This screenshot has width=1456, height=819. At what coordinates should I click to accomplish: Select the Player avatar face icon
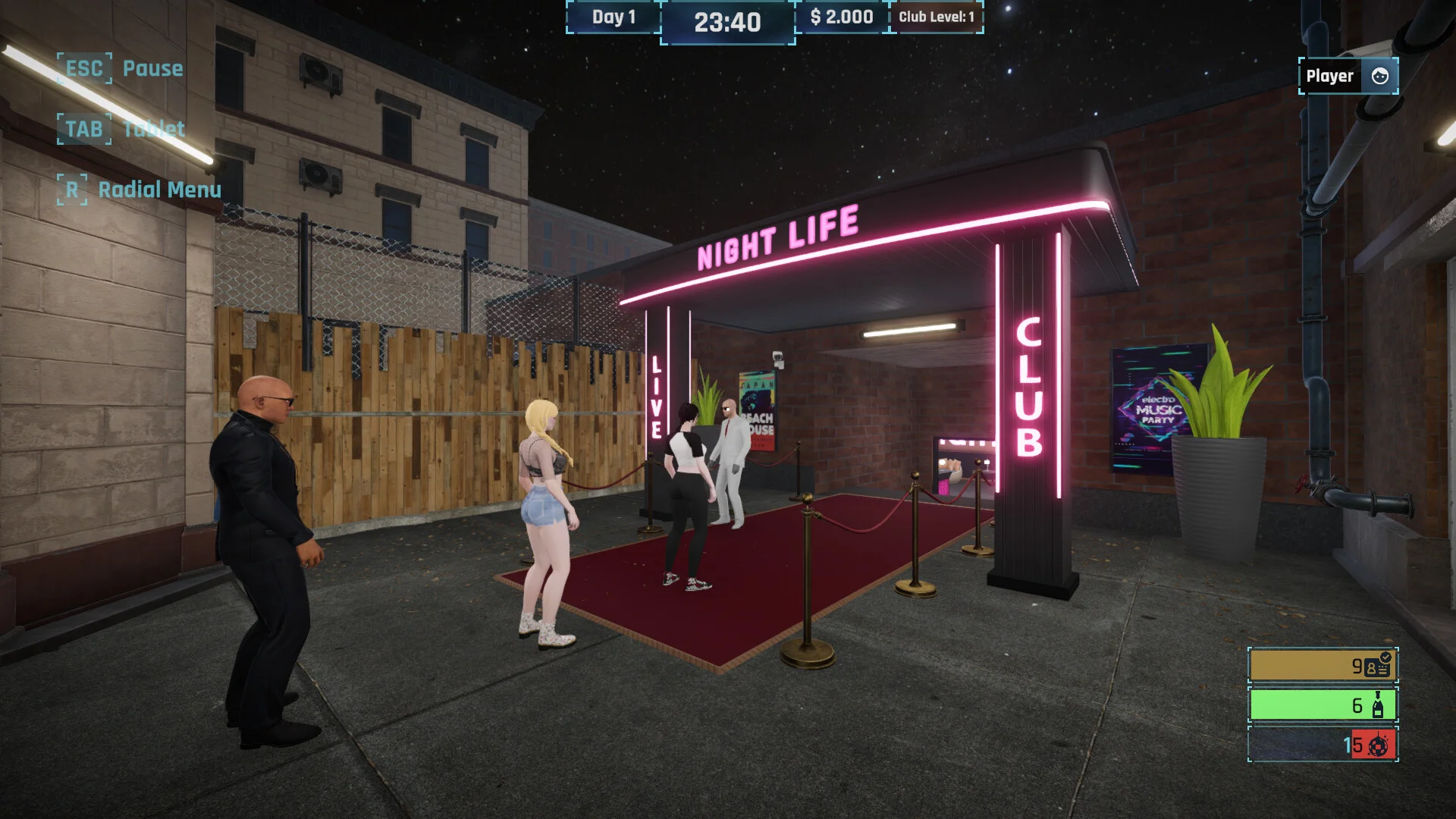(x=1379, y=76)
